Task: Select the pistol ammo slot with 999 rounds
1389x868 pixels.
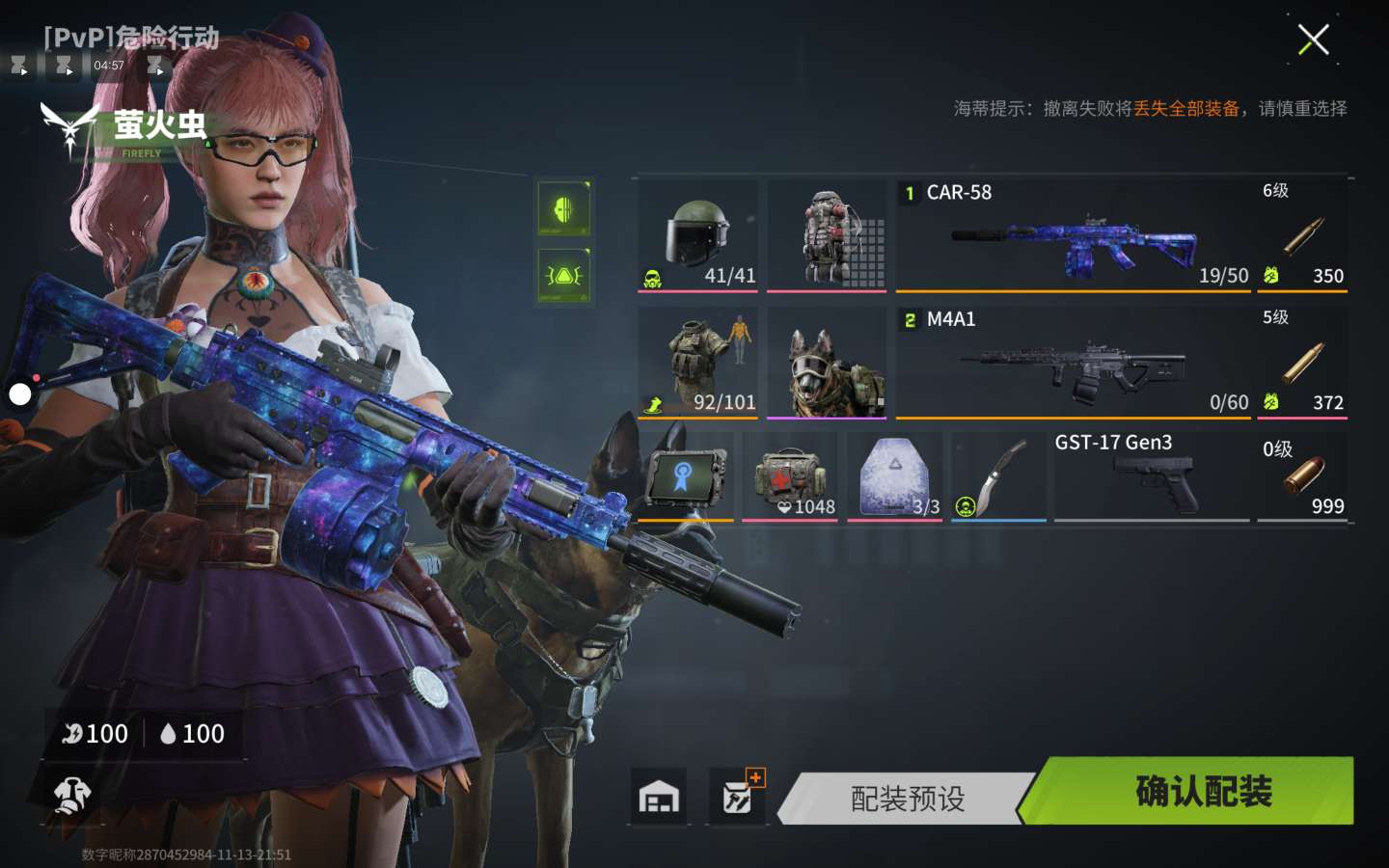Action: (1303, 477)
